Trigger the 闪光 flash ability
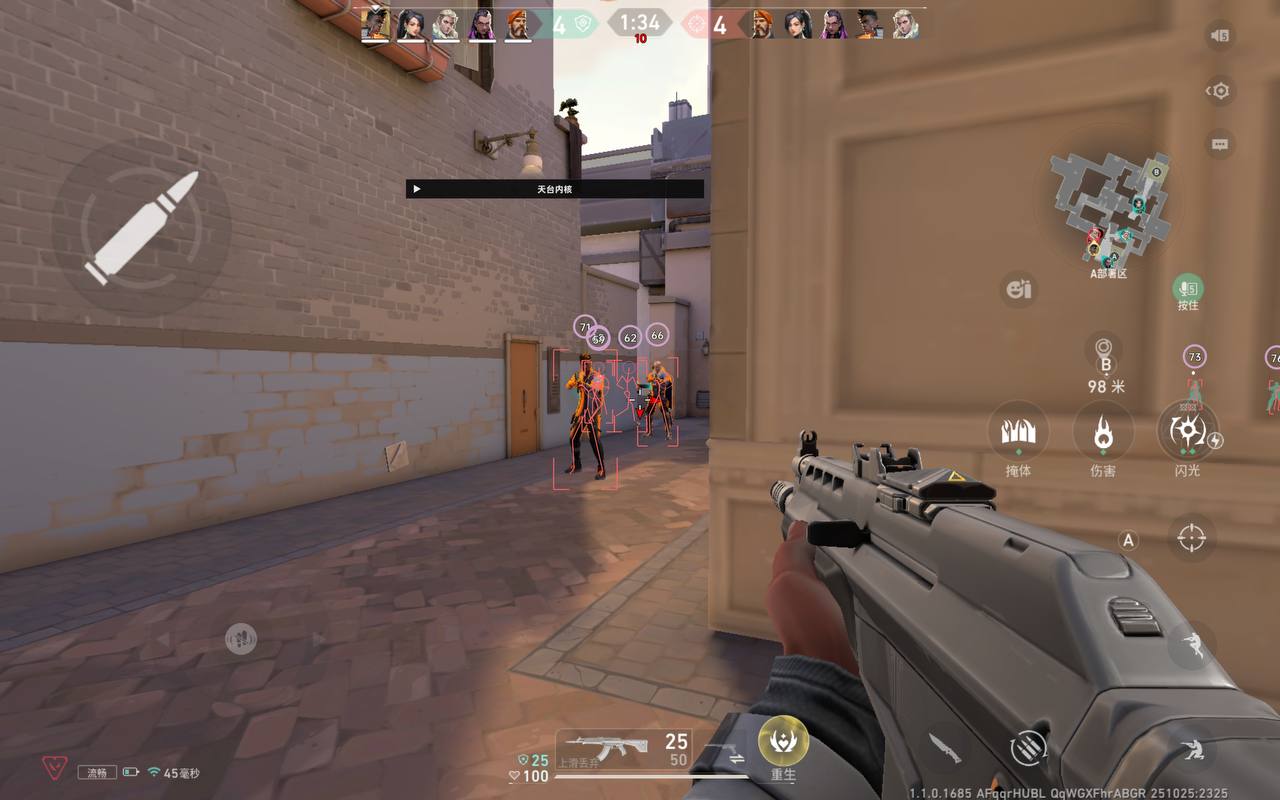This screenshot has height=800, width=1280. 1188,433
